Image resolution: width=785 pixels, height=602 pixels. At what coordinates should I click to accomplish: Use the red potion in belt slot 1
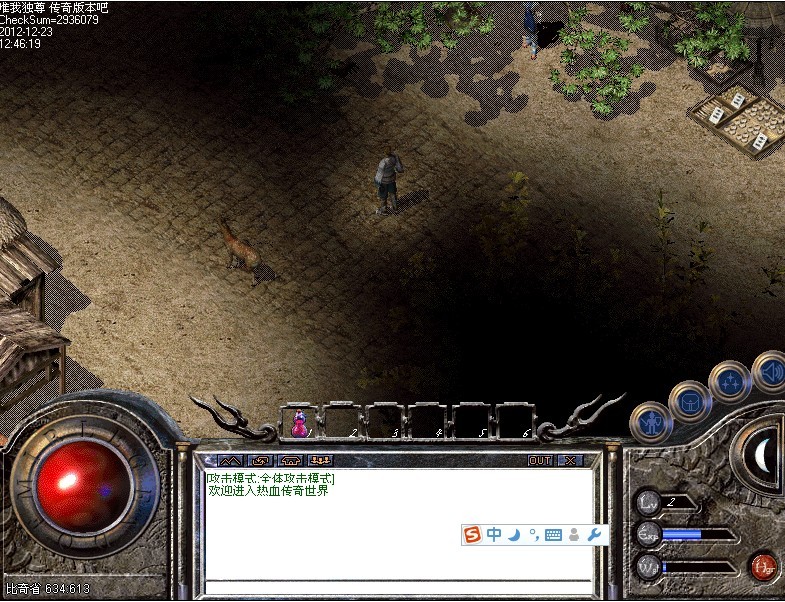298,424
